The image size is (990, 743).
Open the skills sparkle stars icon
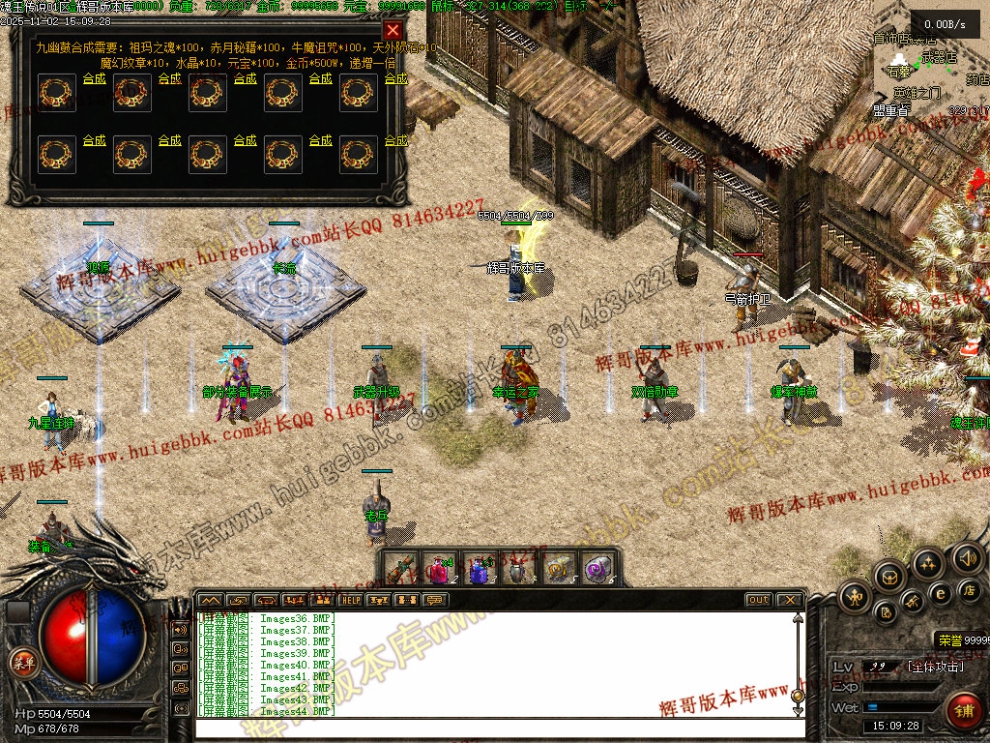pyautogui.click(x=926, y=563)
